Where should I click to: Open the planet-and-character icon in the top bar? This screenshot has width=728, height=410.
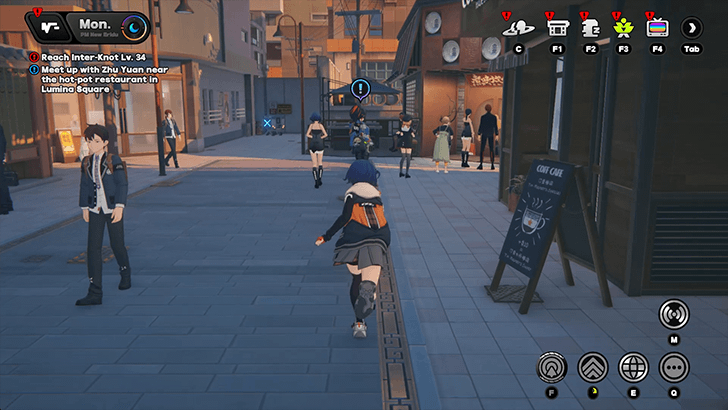(518, 28)
